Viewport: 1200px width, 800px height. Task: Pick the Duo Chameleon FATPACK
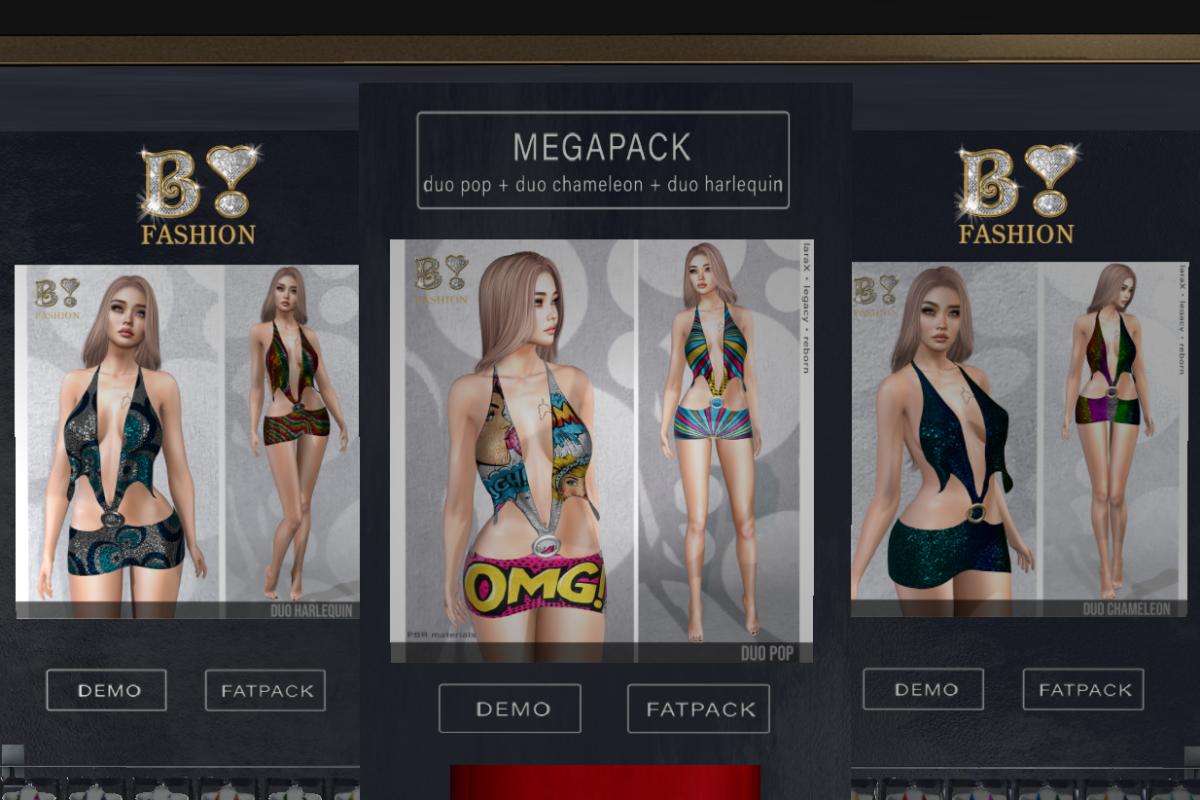(1083, 689)
